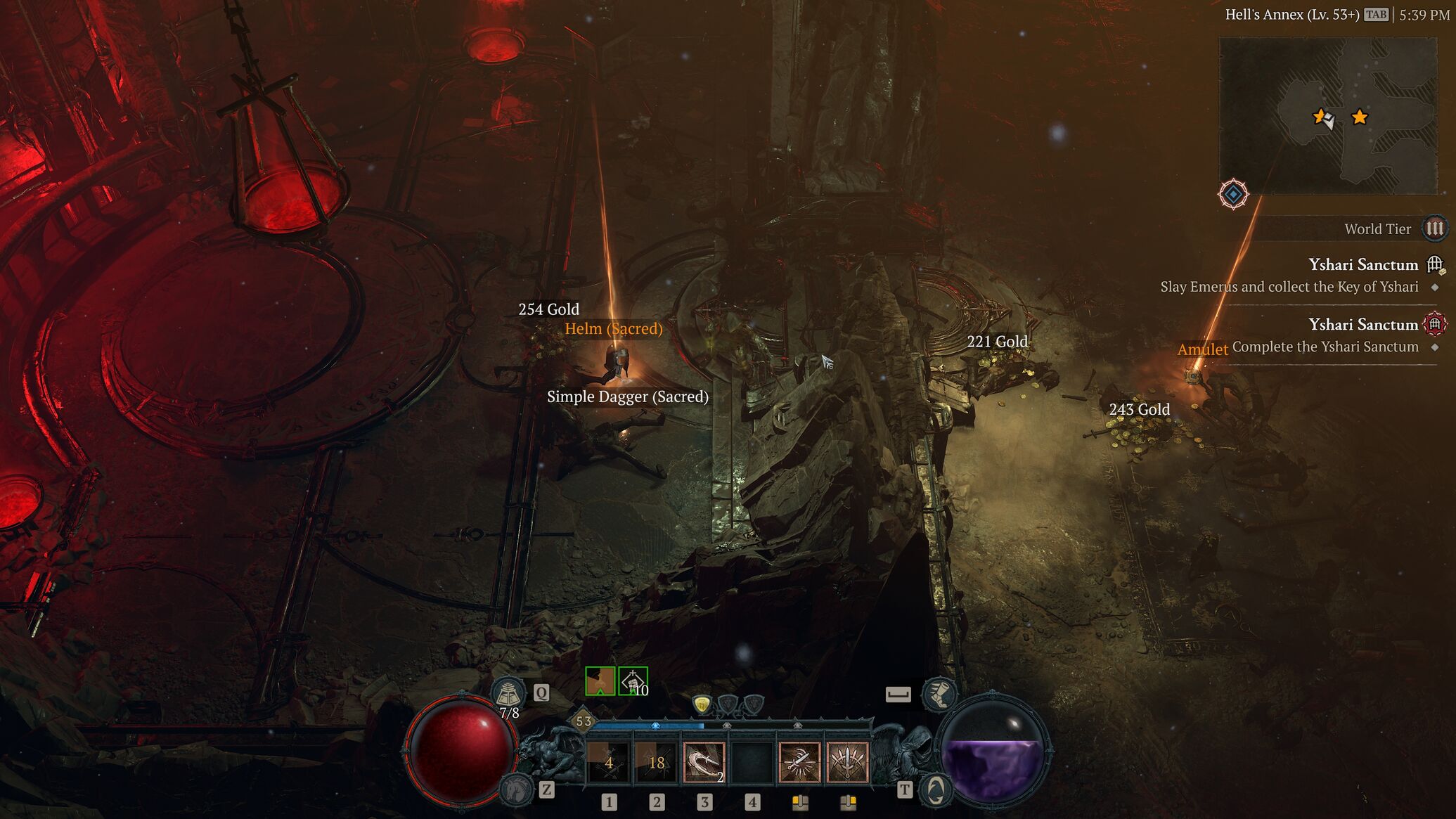Pick up the Helm (Sacred) loot label
Image resolution: width=1456 pixels, height=819 pixels.
613,328
